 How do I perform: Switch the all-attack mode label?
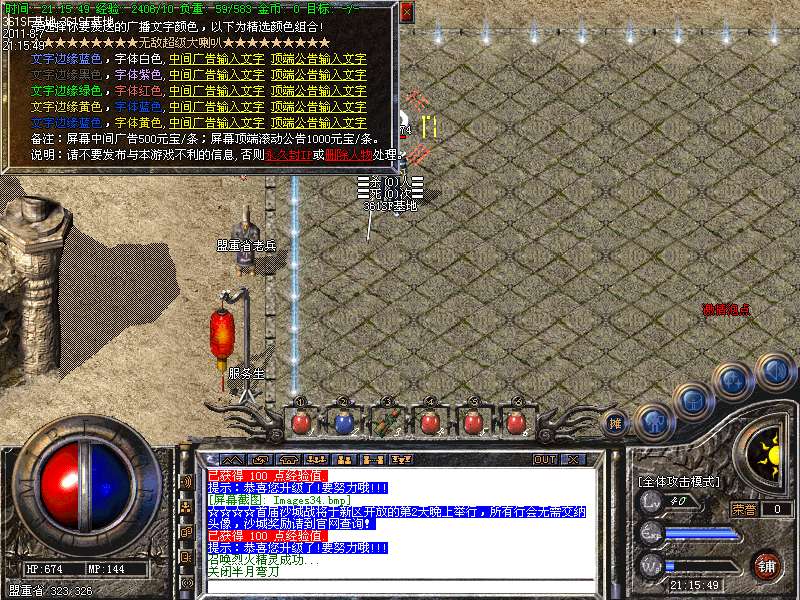point(678,482)
